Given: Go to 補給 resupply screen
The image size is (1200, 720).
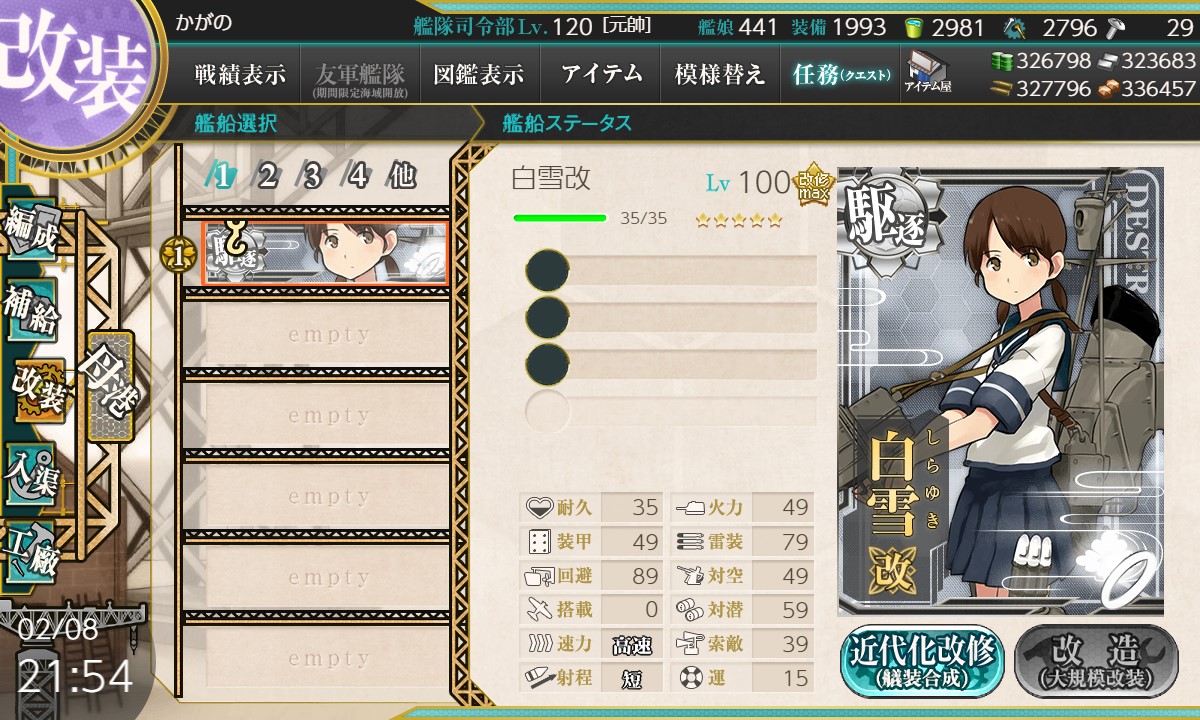Looking at the screenshot, I should tap(30, 308).
